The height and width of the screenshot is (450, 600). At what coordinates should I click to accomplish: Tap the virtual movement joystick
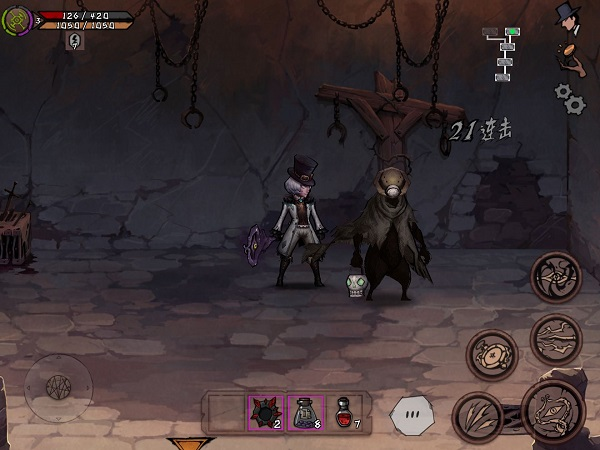(x=58, y=386)
